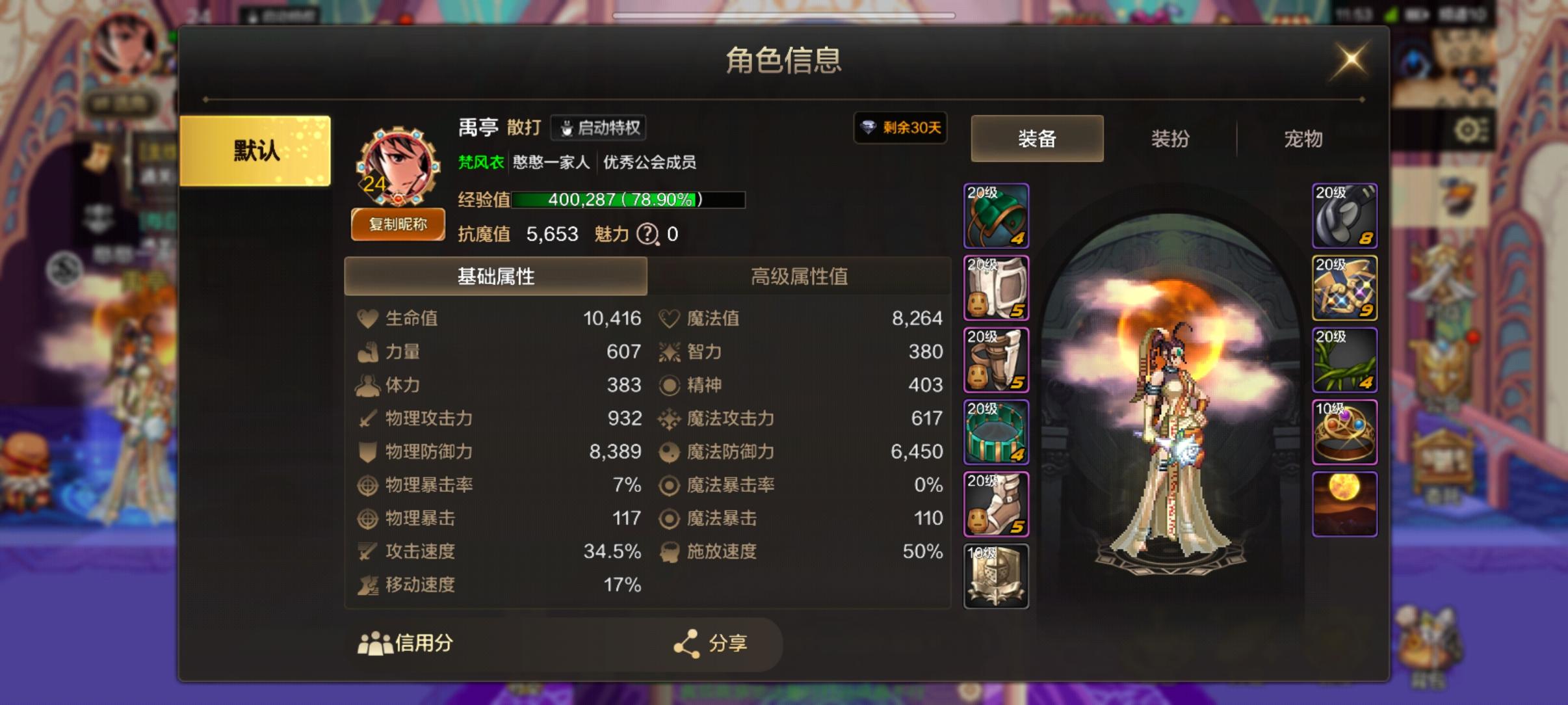Image resolution: width=1568 pixels, height=705 pixels.
Task: Click the 魅力 question mark help icon
Action: 646,234
